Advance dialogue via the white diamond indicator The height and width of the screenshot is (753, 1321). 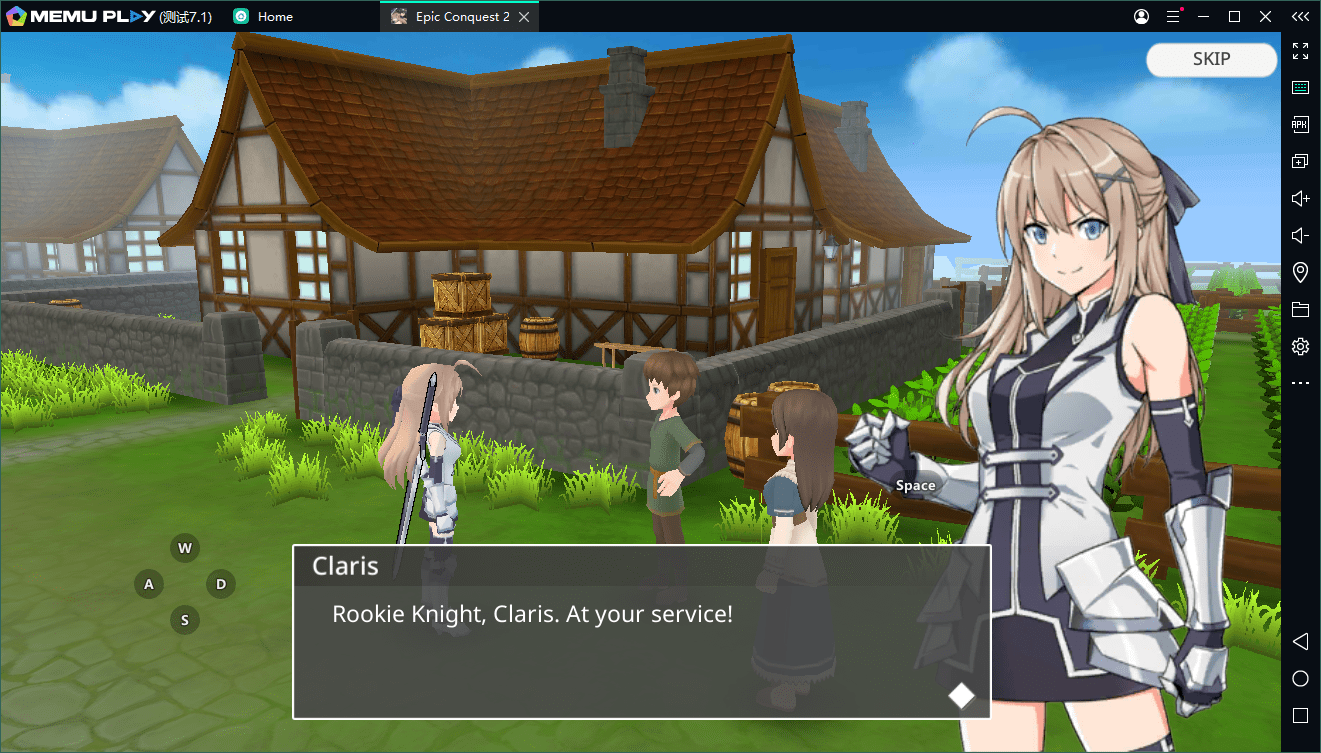tap(961, 695)
